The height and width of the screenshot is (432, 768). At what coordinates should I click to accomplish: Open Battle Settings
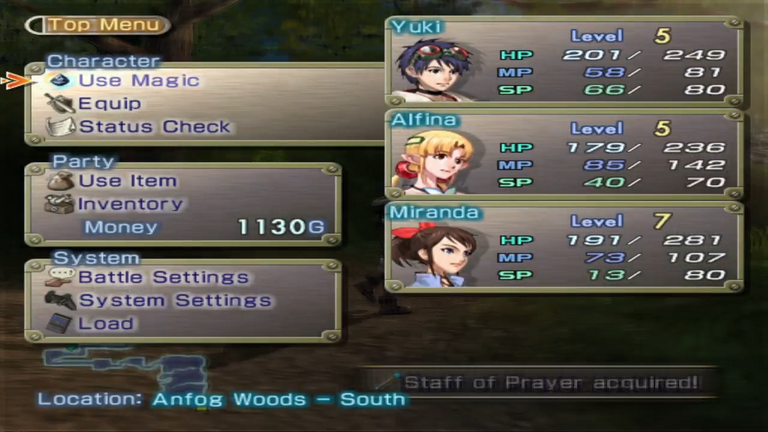(x=163, y=277)
